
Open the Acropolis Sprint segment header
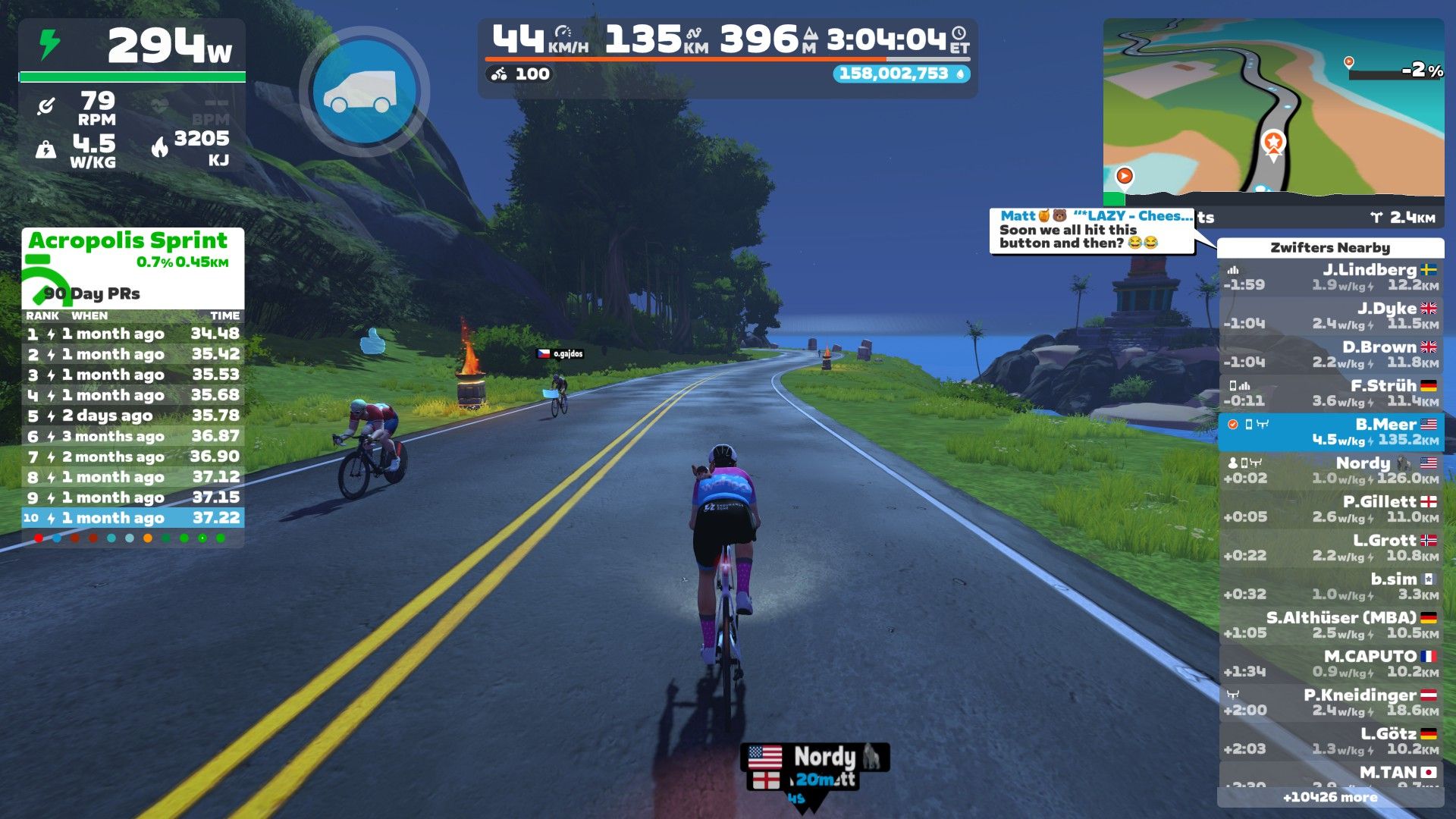(x=129, y=241)
